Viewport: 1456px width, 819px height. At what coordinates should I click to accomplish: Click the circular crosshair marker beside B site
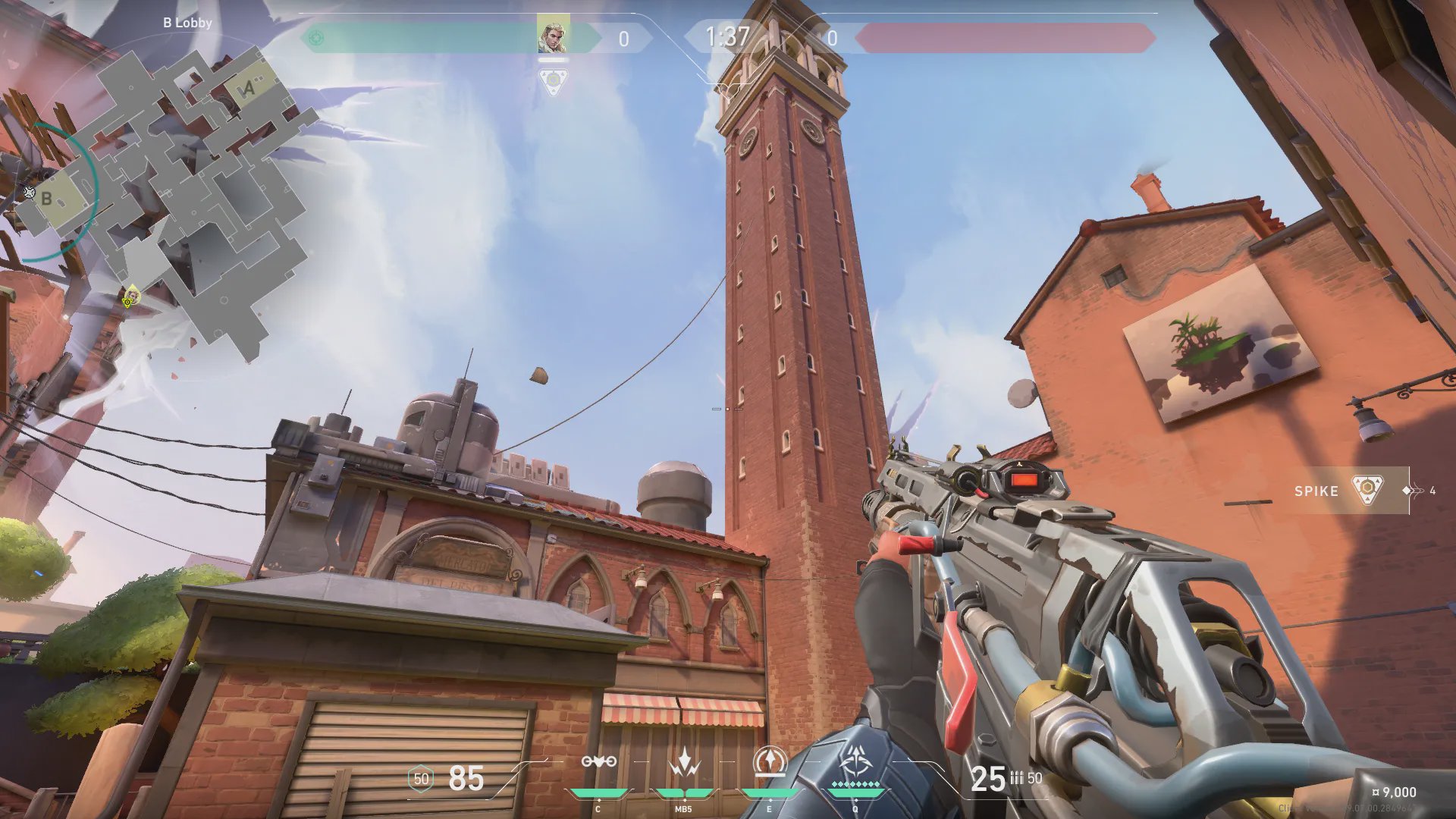click(30, 192)
